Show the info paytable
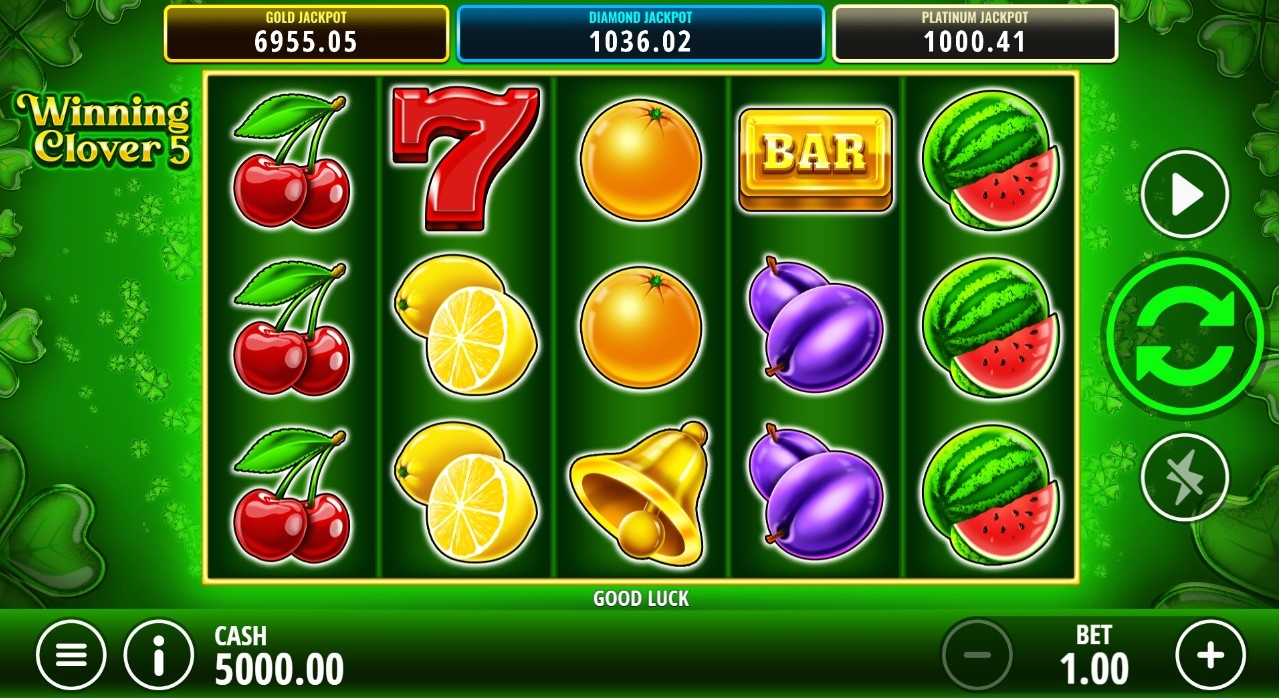 point(158,655)
